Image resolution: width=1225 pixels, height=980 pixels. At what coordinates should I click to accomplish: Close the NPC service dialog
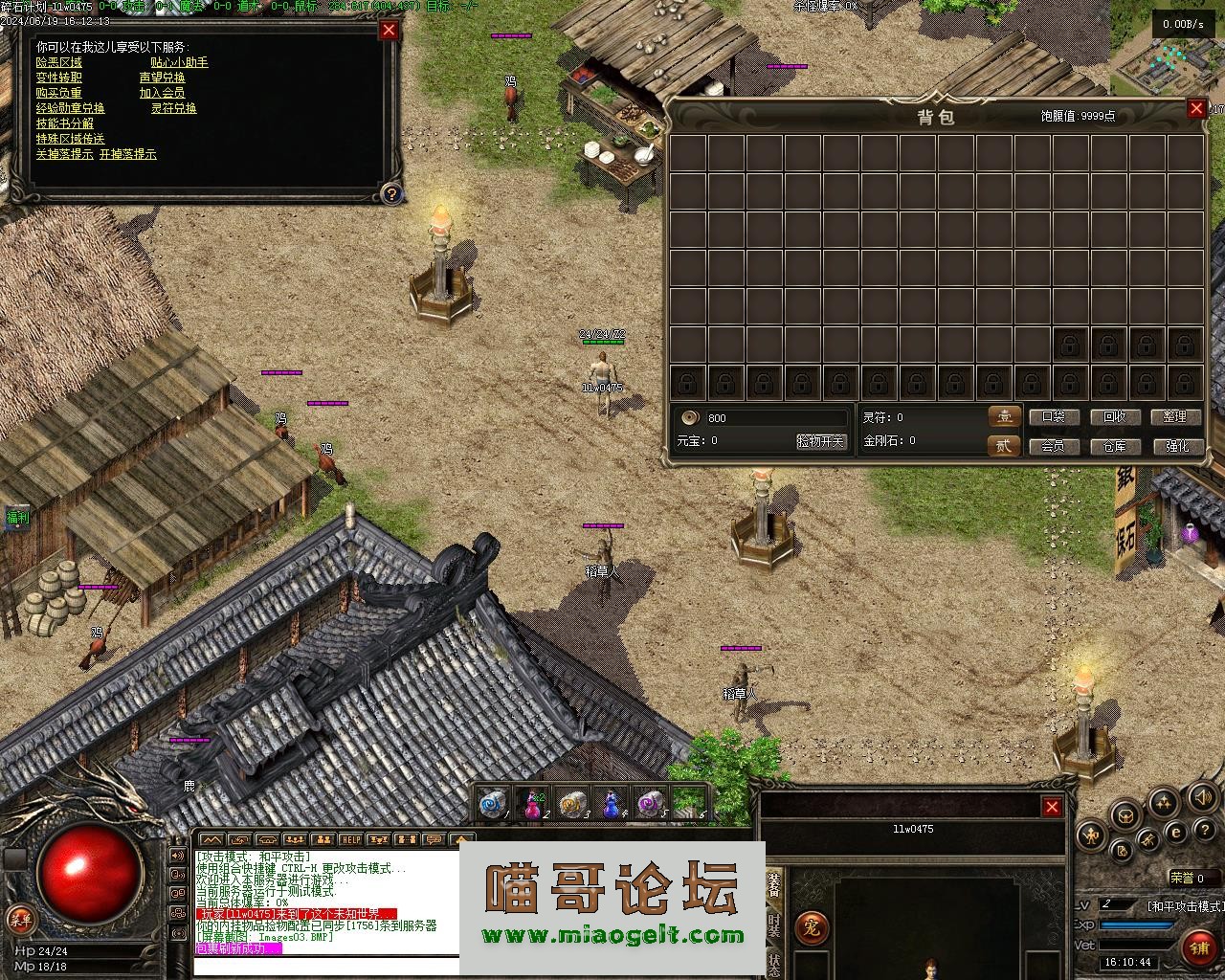[x=389, y=30]
